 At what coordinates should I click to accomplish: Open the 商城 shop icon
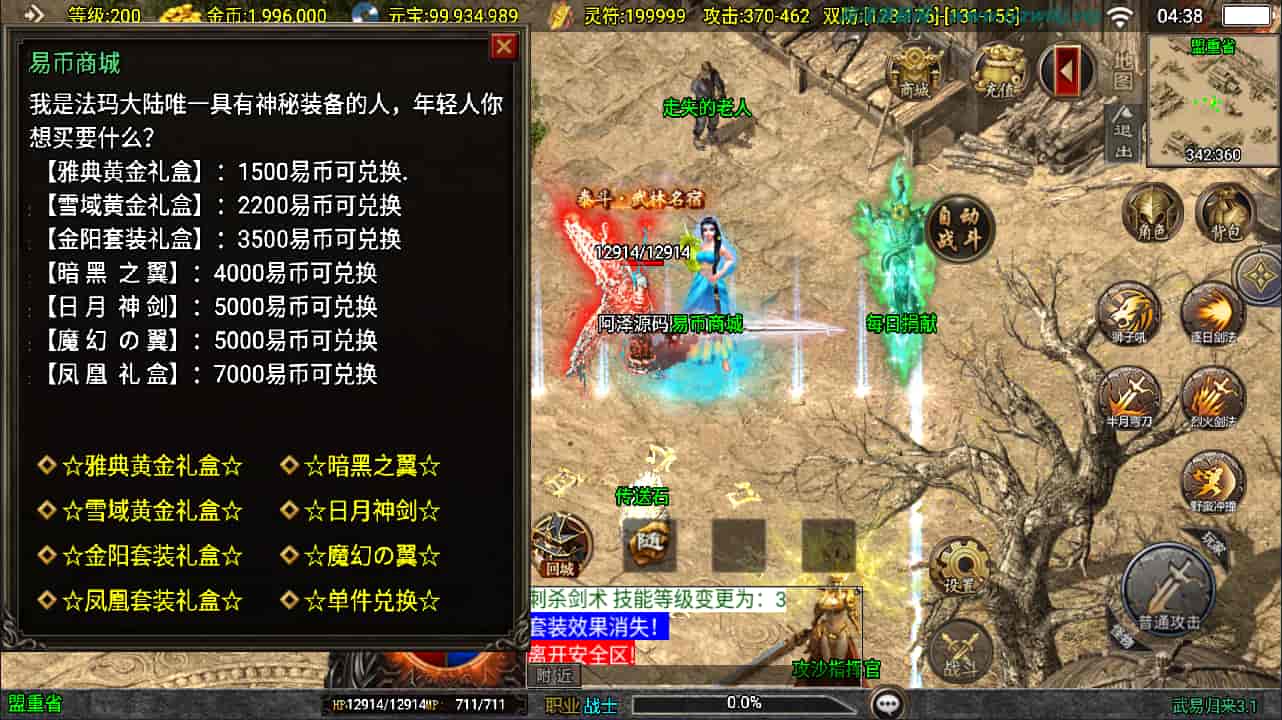(915, 70)
